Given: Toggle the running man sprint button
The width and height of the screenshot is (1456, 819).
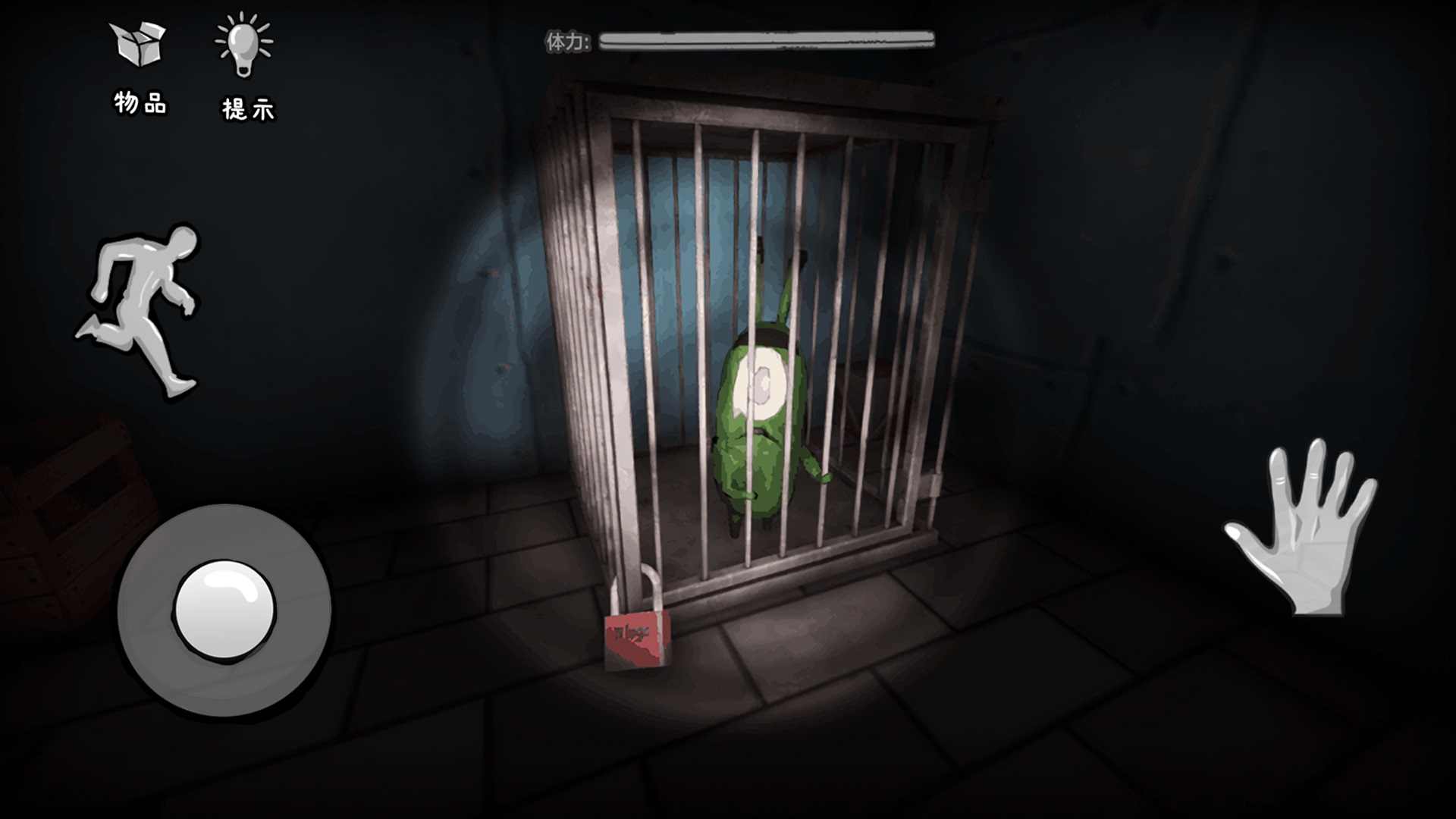Looking at the screenshot, I should (142, 309).
